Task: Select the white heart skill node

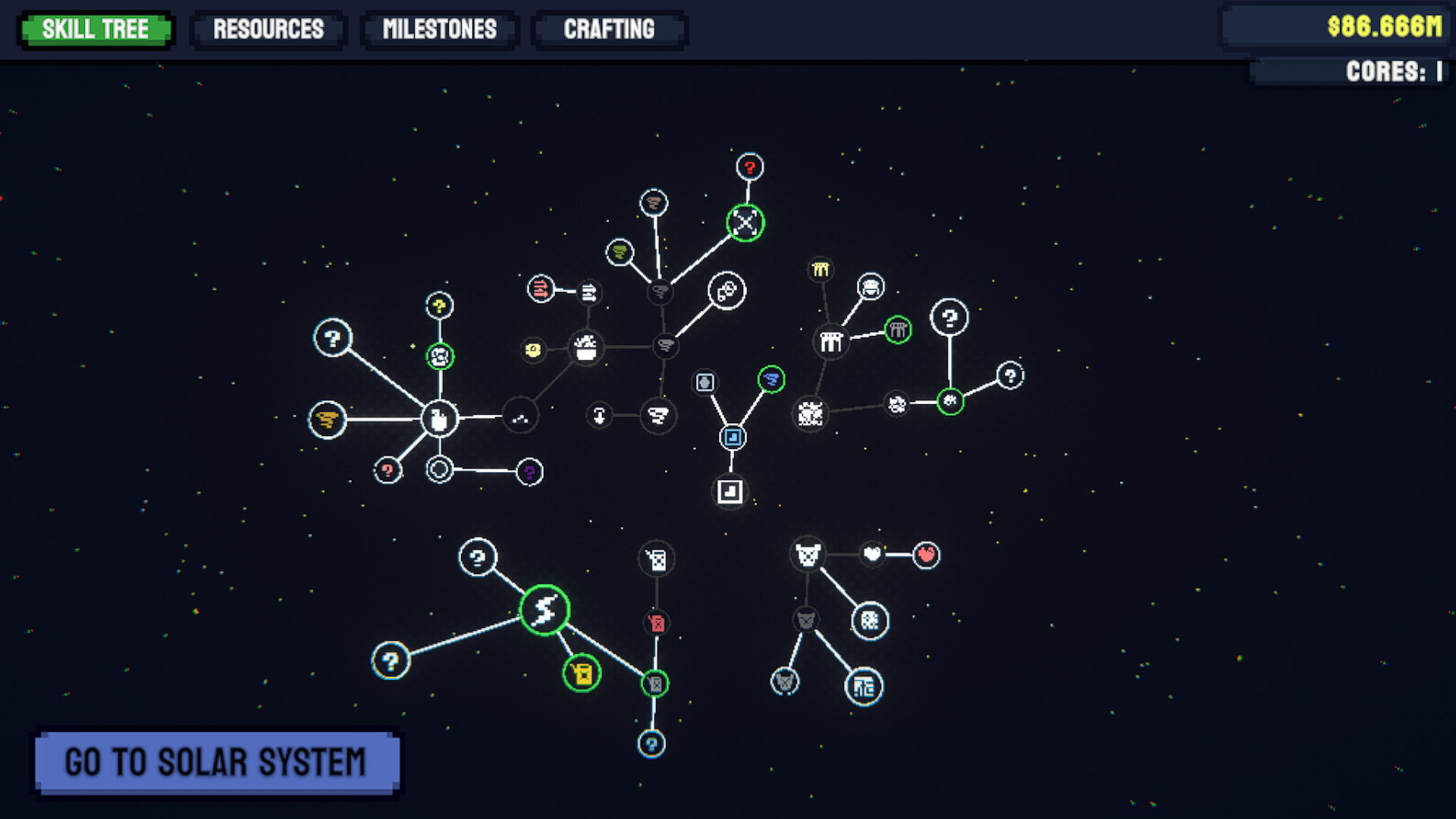Action: [x=872, y=553]
